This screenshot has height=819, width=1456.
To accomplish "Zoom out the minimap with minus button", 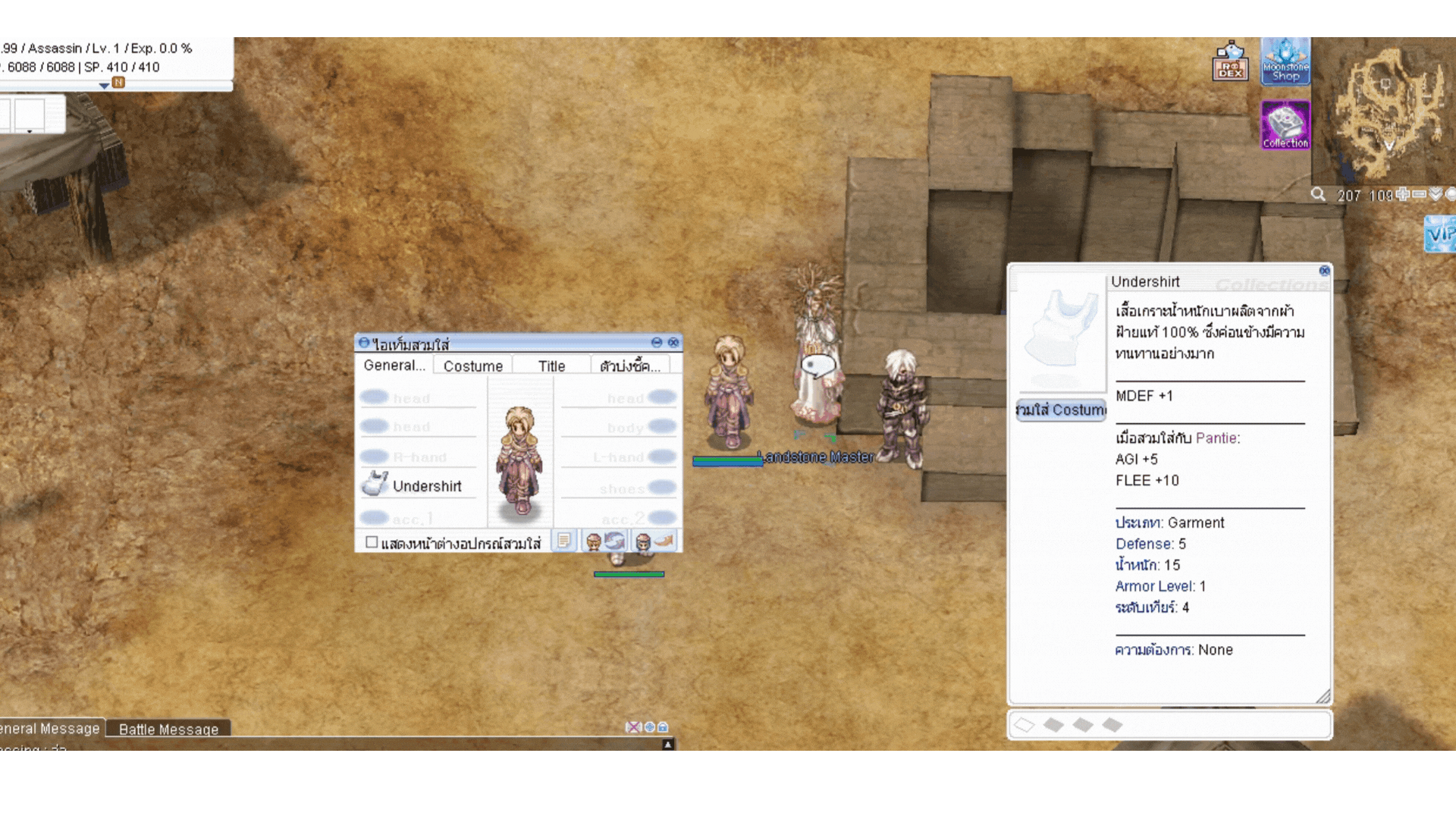I will (1419, 195).
